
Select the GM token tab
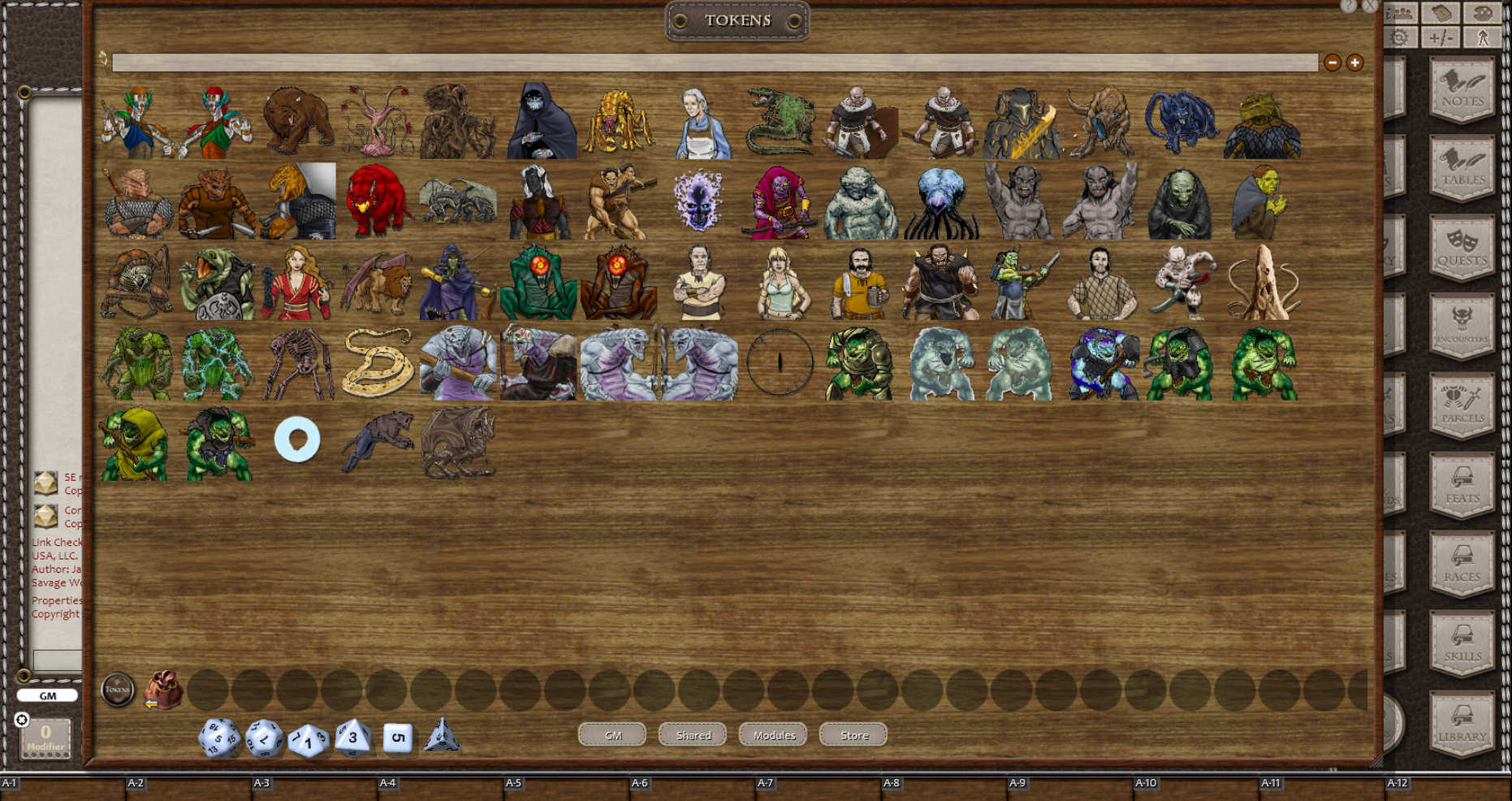pos(611,735)
